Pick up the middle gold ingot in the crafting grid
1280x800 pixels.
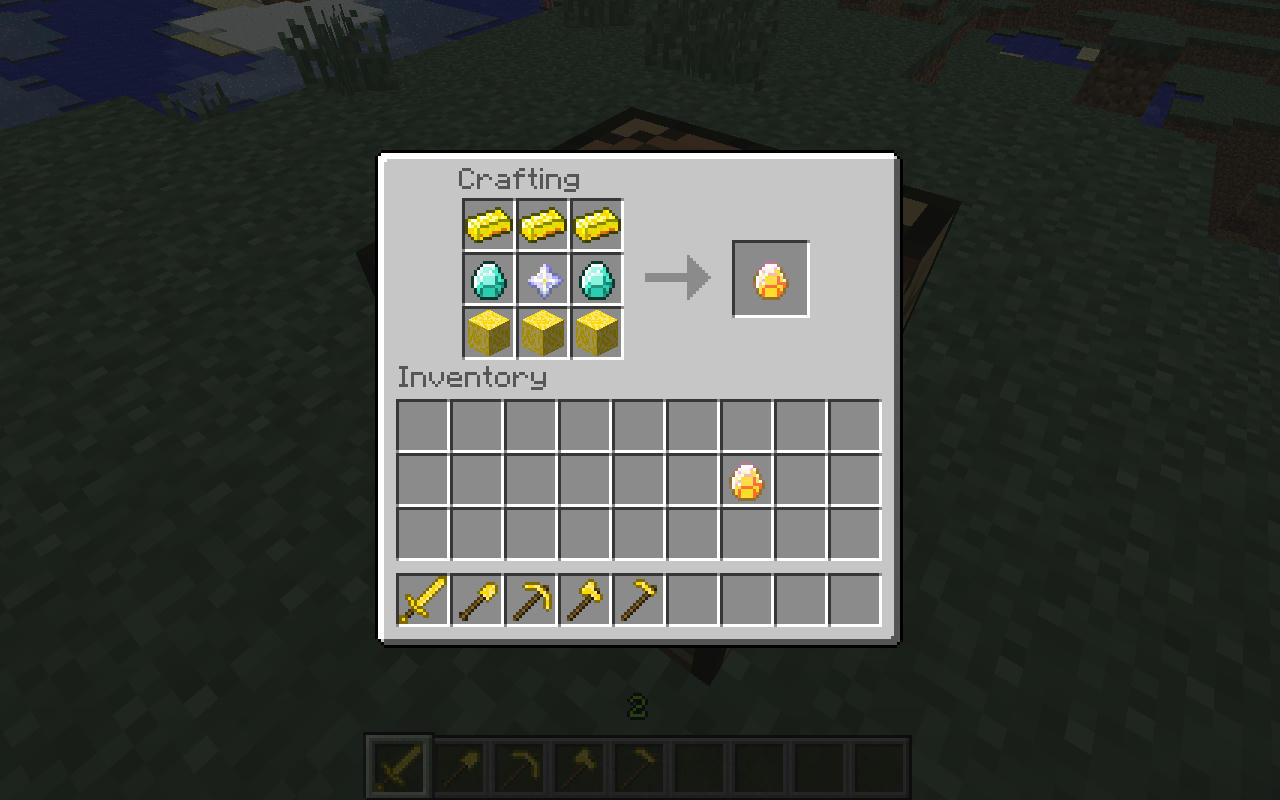[540, 225]
